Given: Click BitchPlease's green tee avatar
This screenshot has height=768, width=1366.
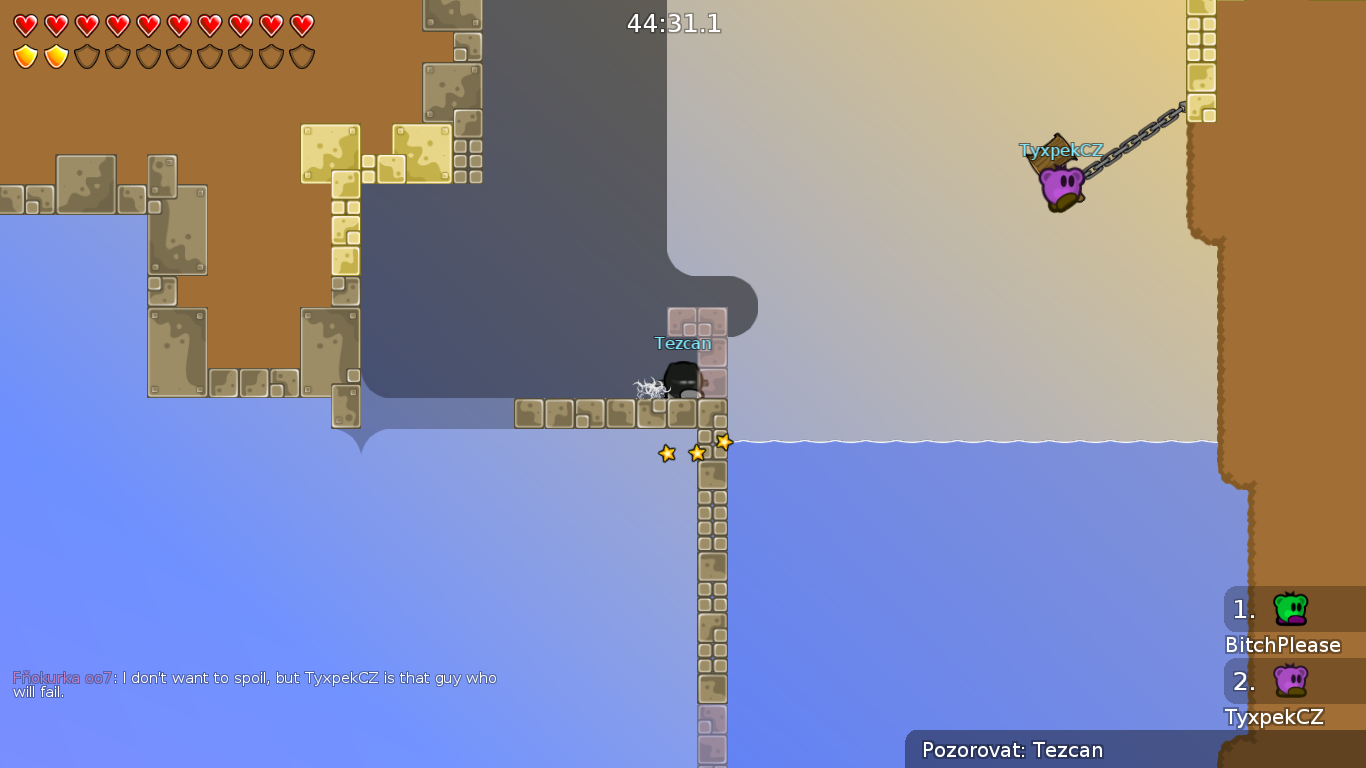Looking at the screenshot, I should (1289, 606).
